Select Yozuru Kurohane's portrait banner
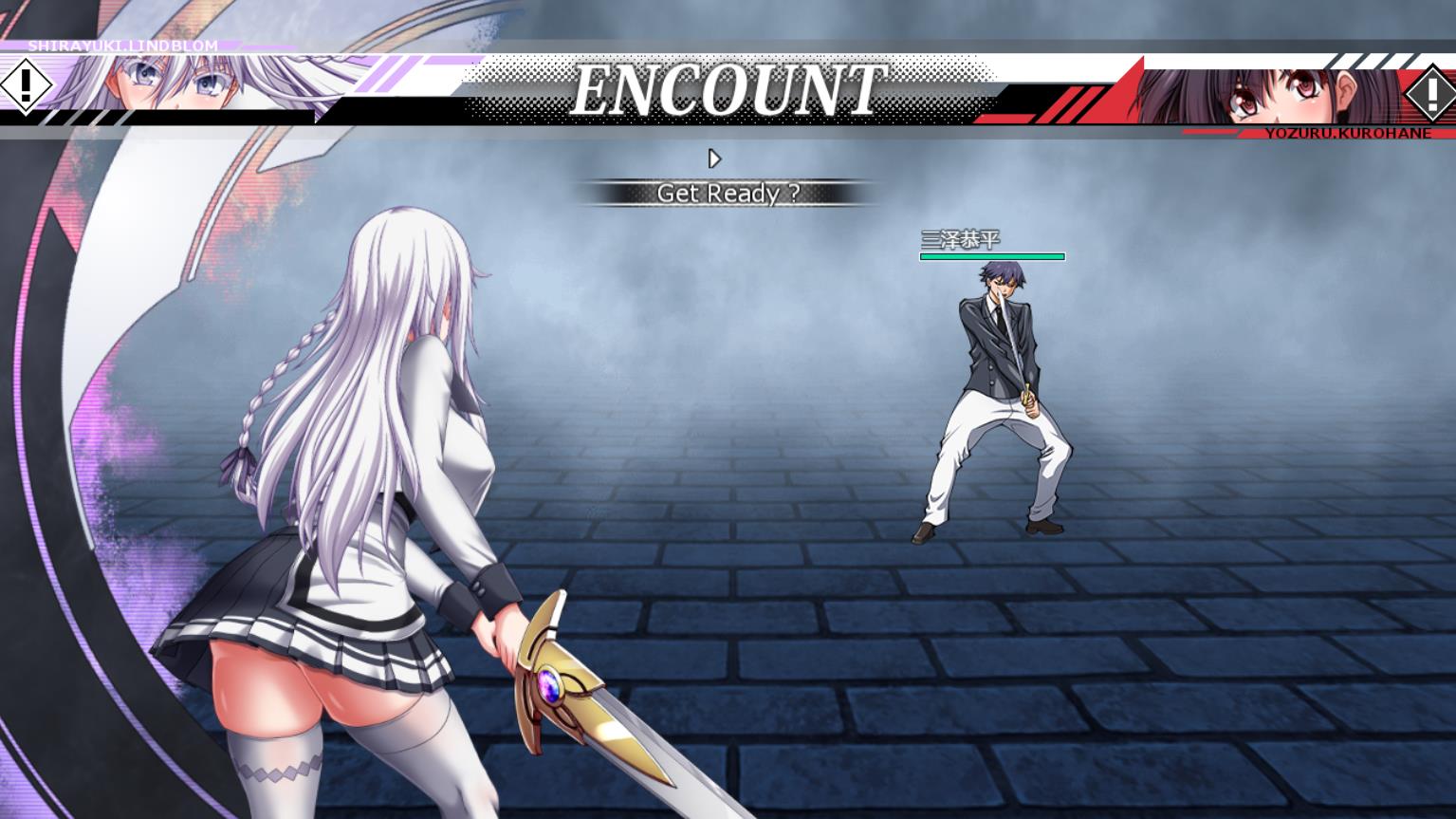The width and height of the screenshot is (1456, 819). 1271,97
